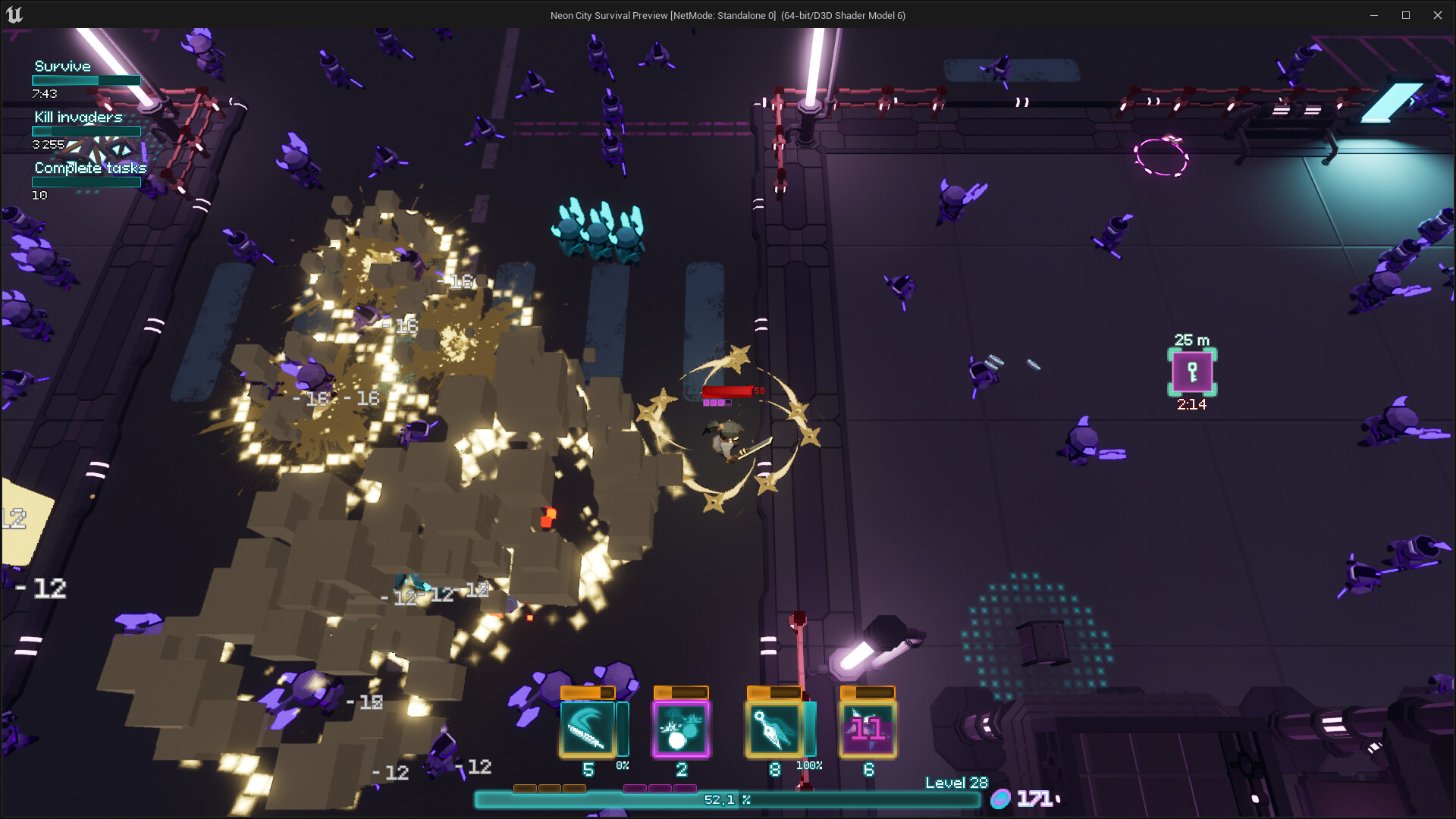
Task: Click the 25 m distance label
Action: coord(1191,340)
